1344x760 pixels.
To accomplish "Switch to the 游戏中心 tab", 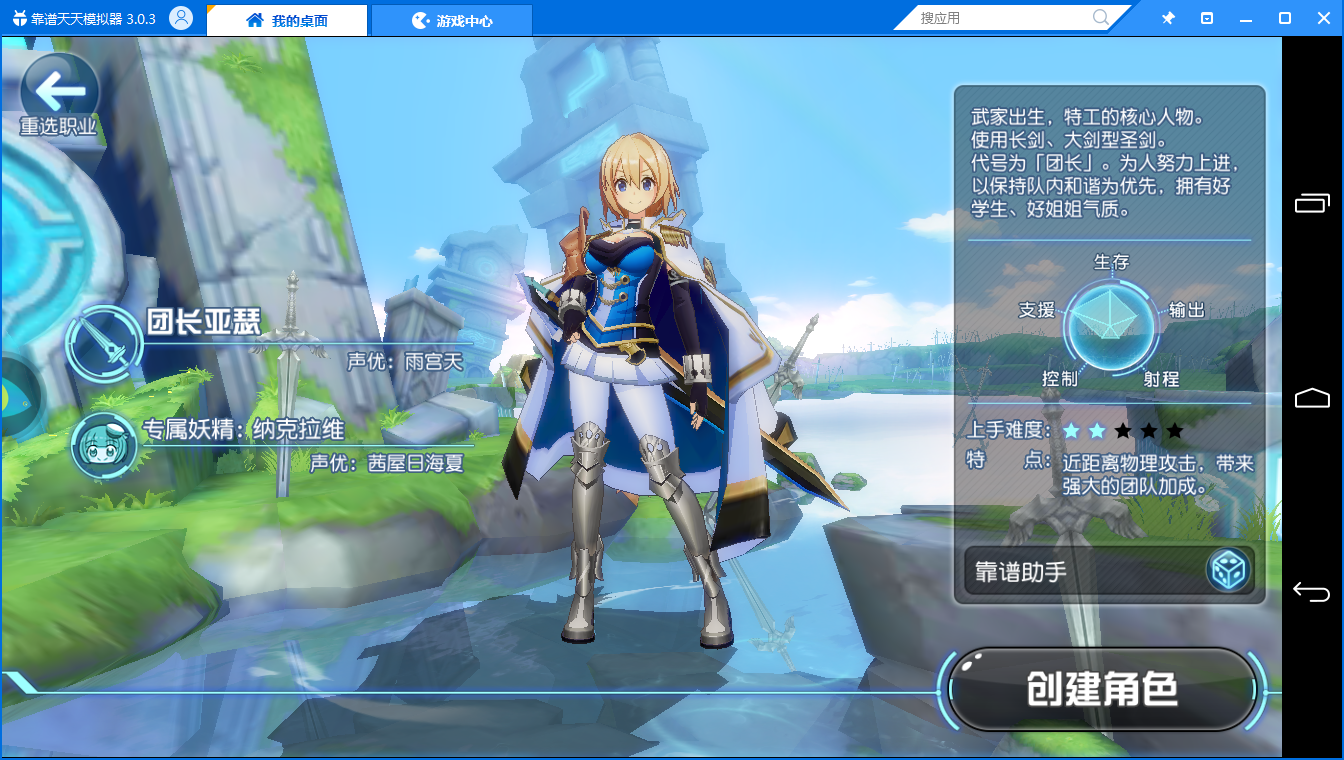I will [452, 20].
